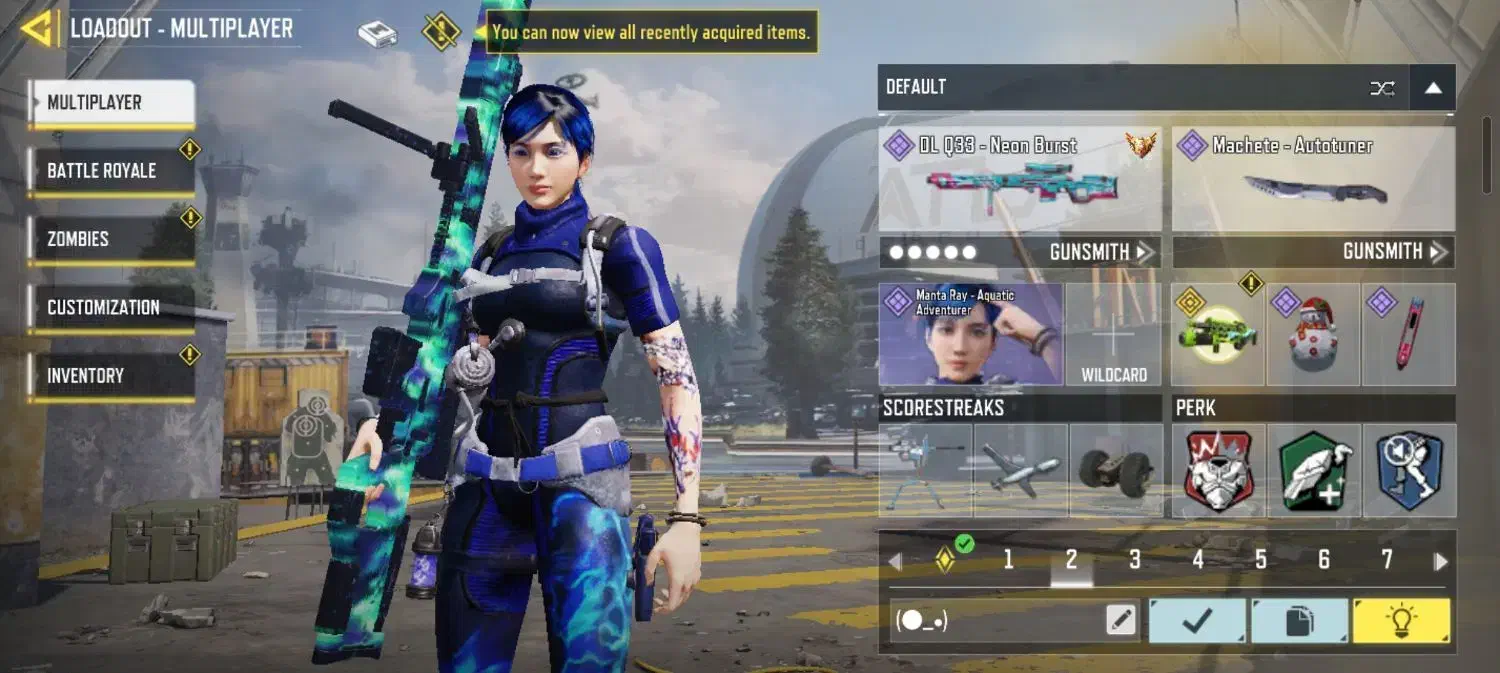Open the Inventory tab
1500x673 pixels.
pyautogui.click(x=111, y=376)
